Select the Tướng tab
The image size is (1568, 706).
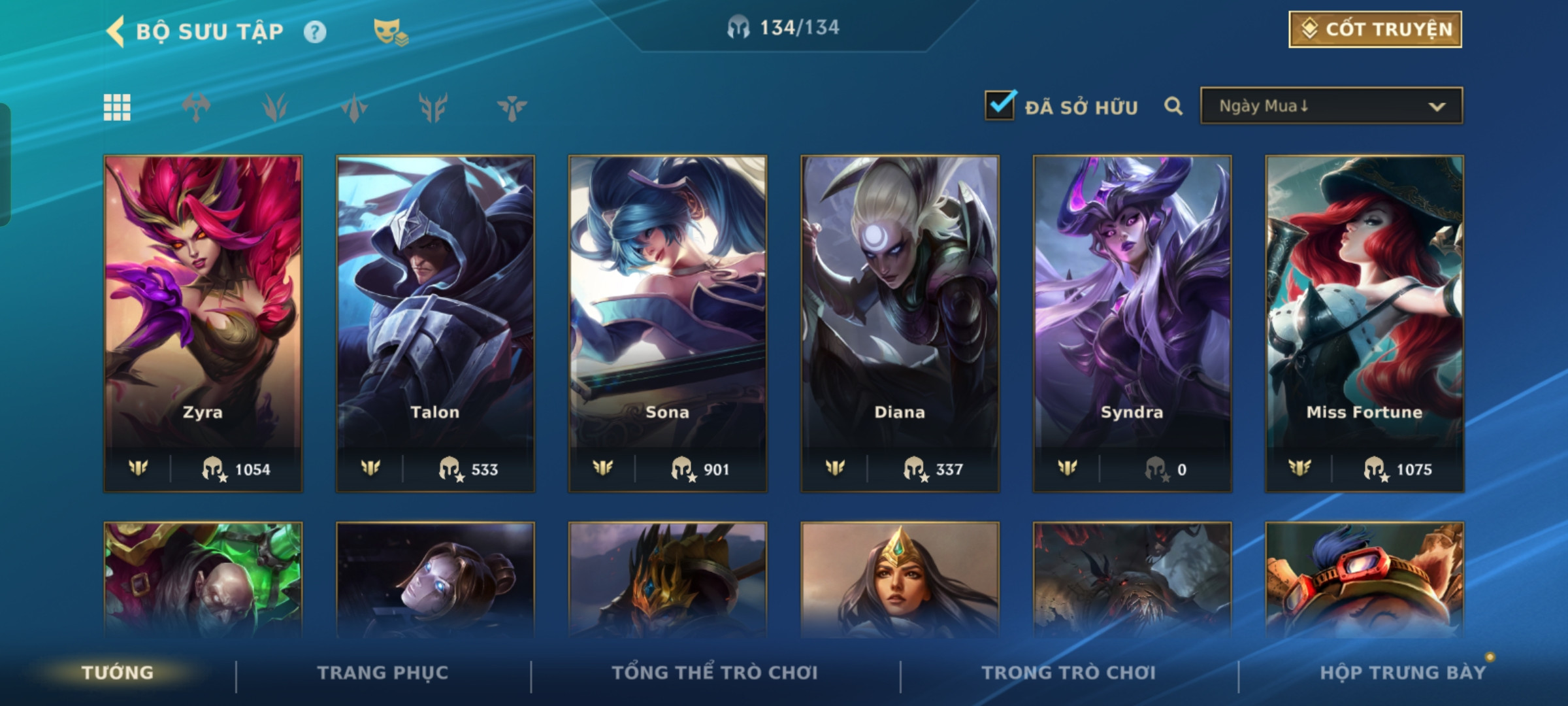click(118, 673)
